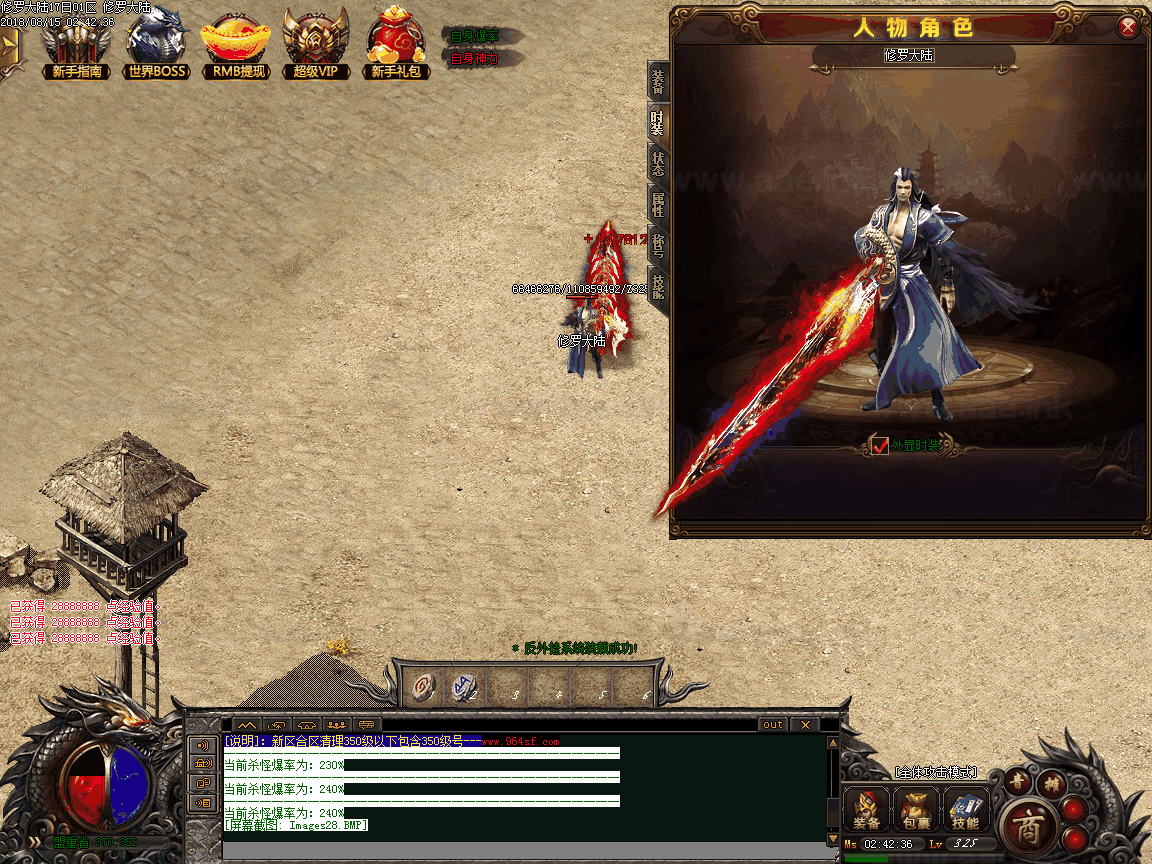Viewport: 1152px width, 864px height.
Task: Click the 自身爆率 button
Action: coord(474,36)
